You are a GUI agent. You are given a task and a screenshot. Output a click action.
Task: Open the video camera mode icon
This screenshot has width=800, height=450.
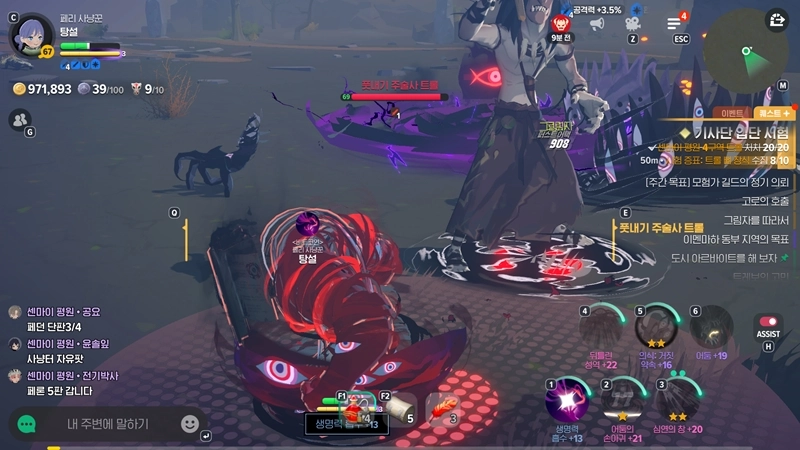[632, 23]
